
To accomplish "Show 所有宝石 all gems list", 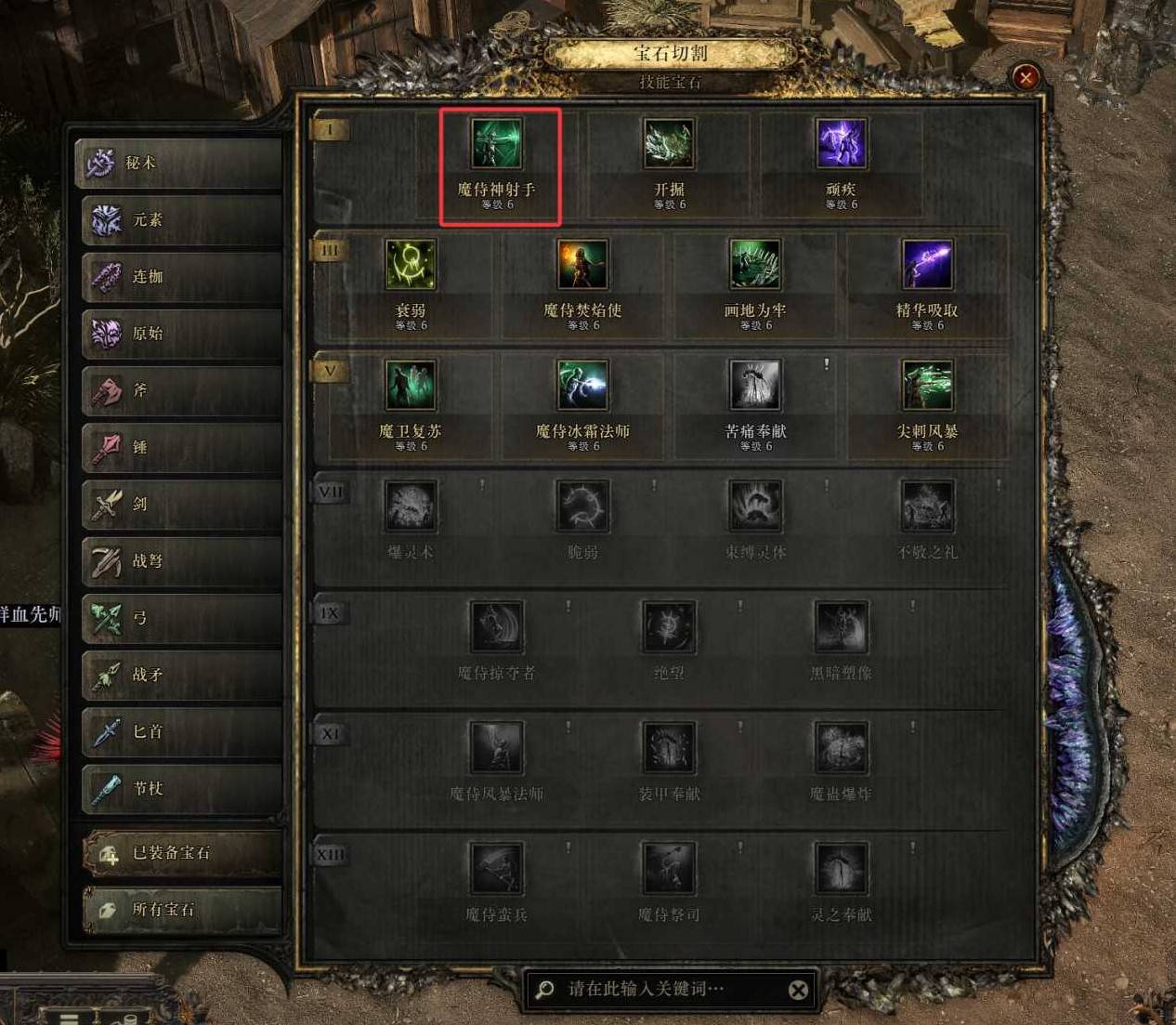I will click(181, 910).
